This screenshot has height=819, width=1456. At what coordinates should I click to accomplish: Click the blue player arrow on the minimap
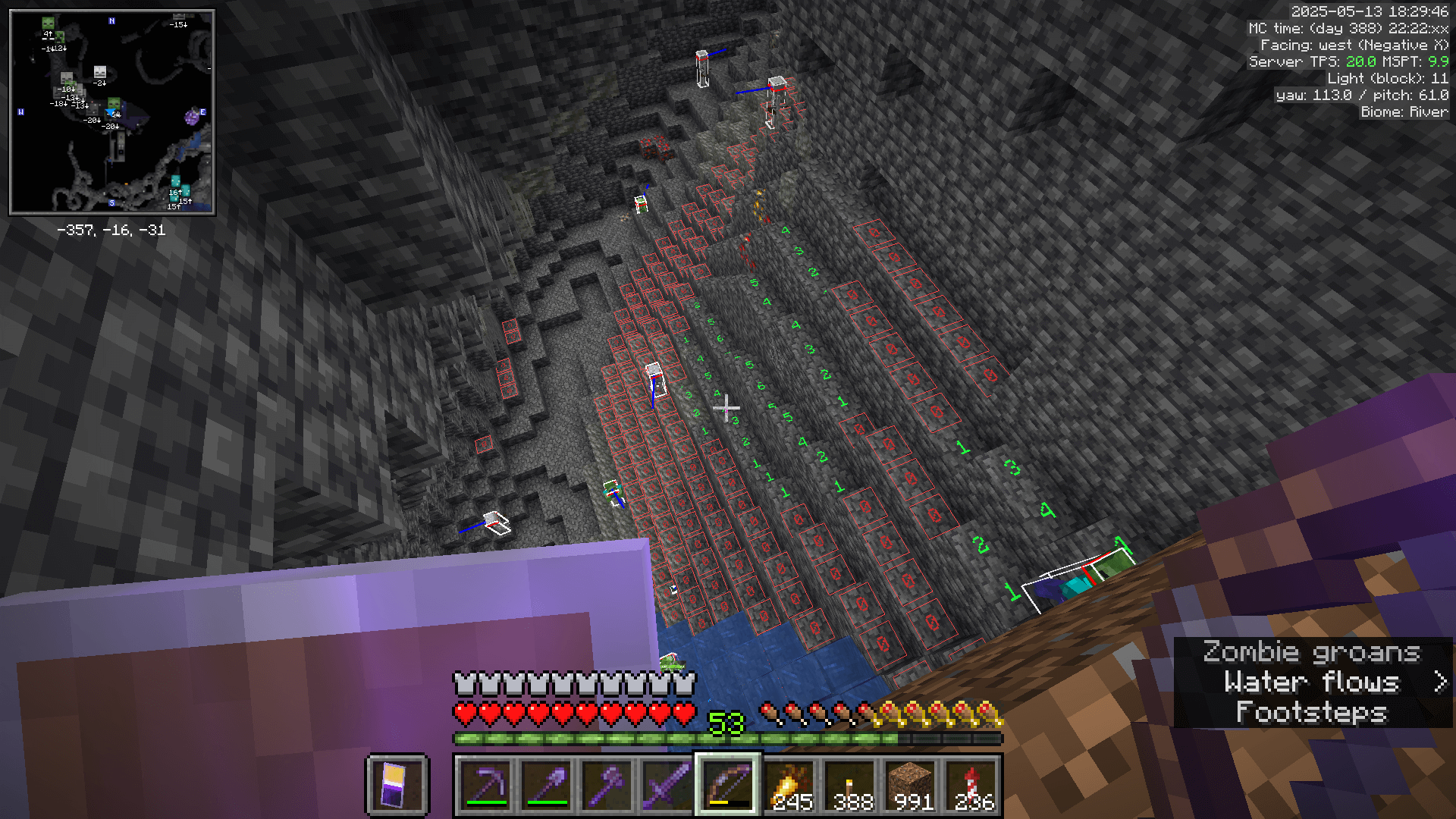111,112
